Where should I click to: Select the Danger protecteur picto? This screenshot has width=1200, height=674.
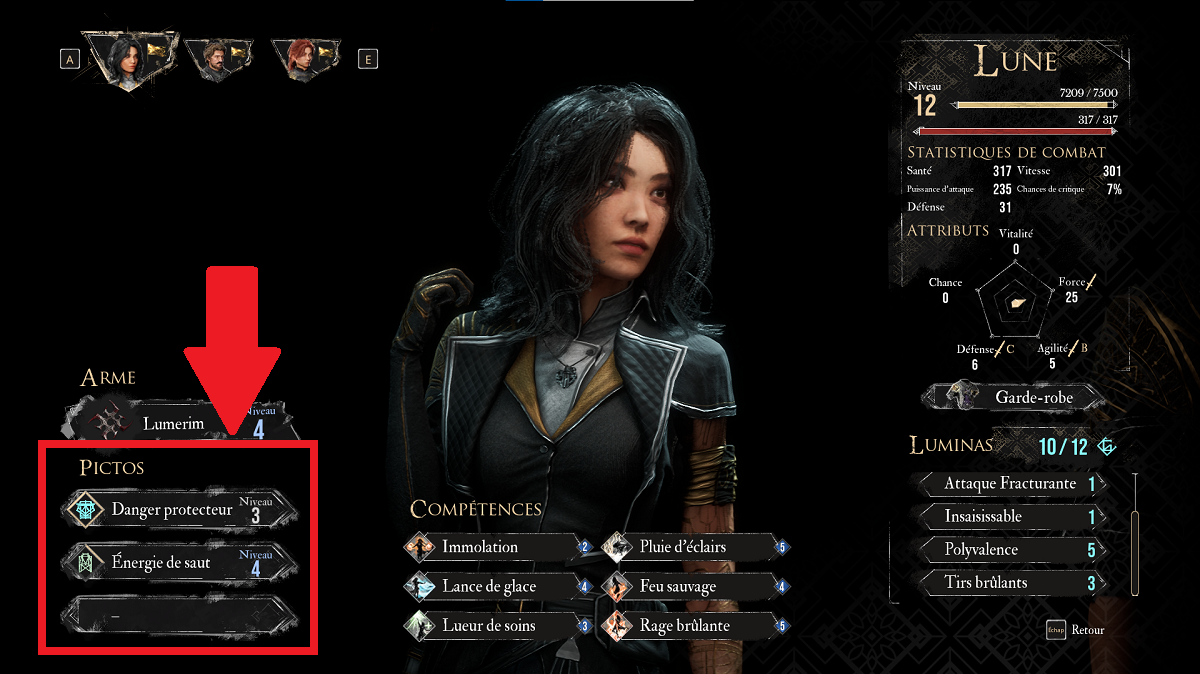(x=180, y=510)
